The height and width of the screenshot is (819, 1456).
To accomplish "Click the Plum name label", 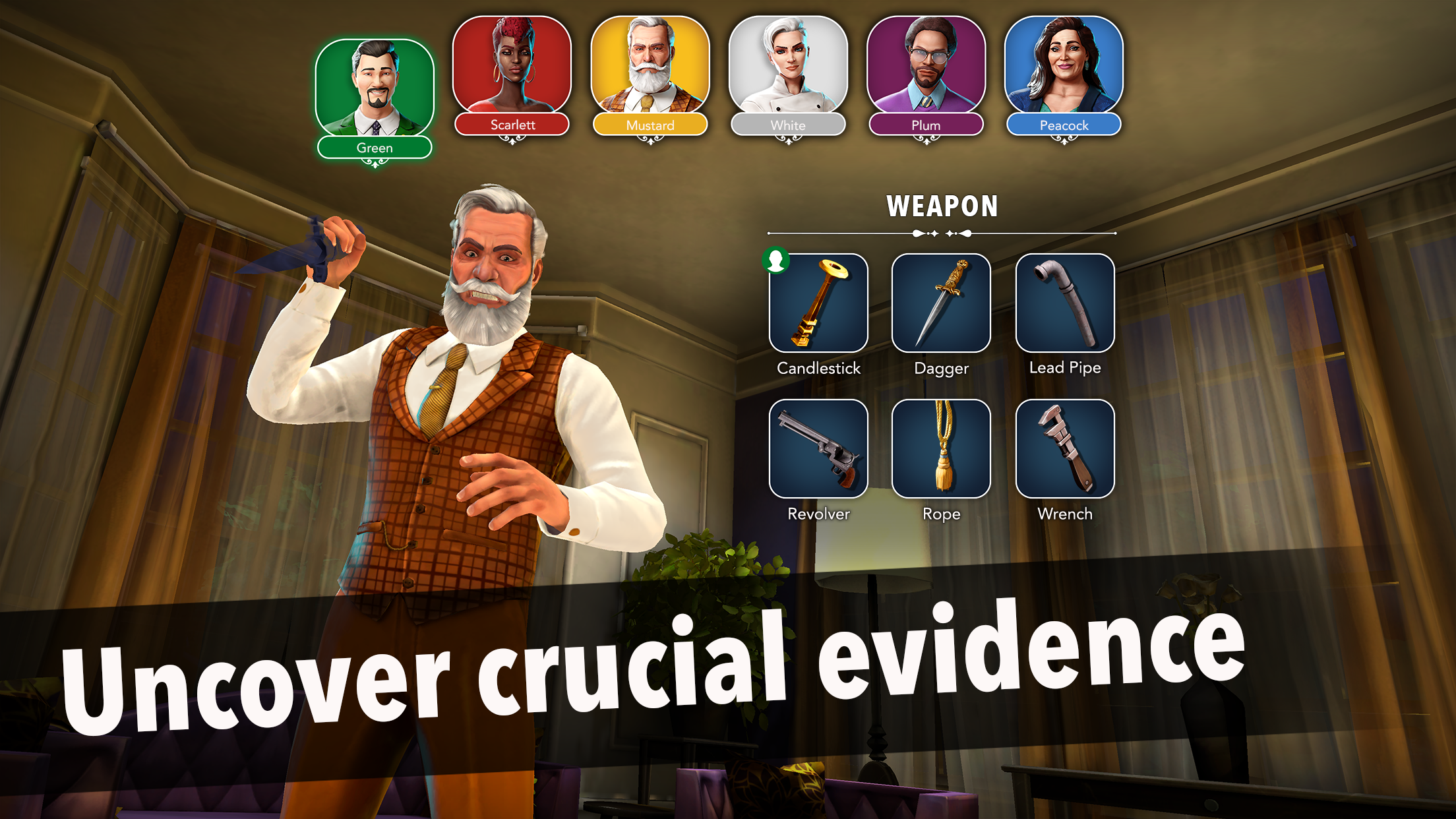I will coord(926,125).
